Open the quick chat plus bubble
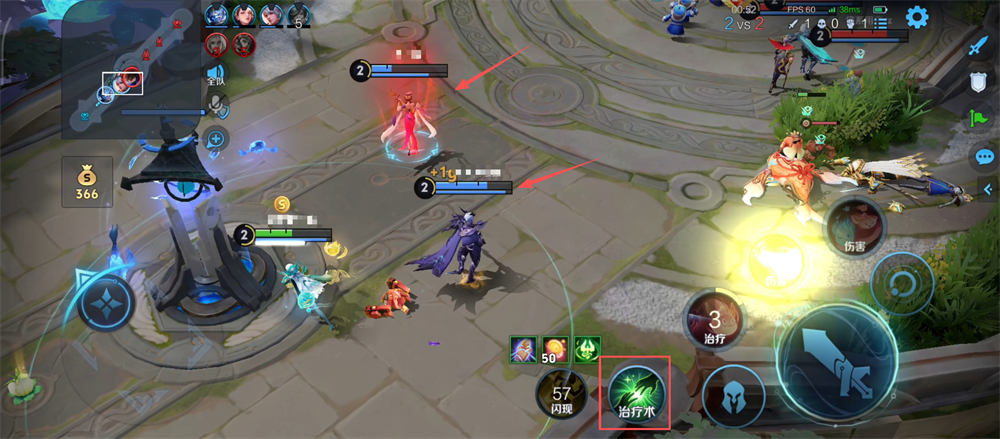 click(x=216, y=139)
